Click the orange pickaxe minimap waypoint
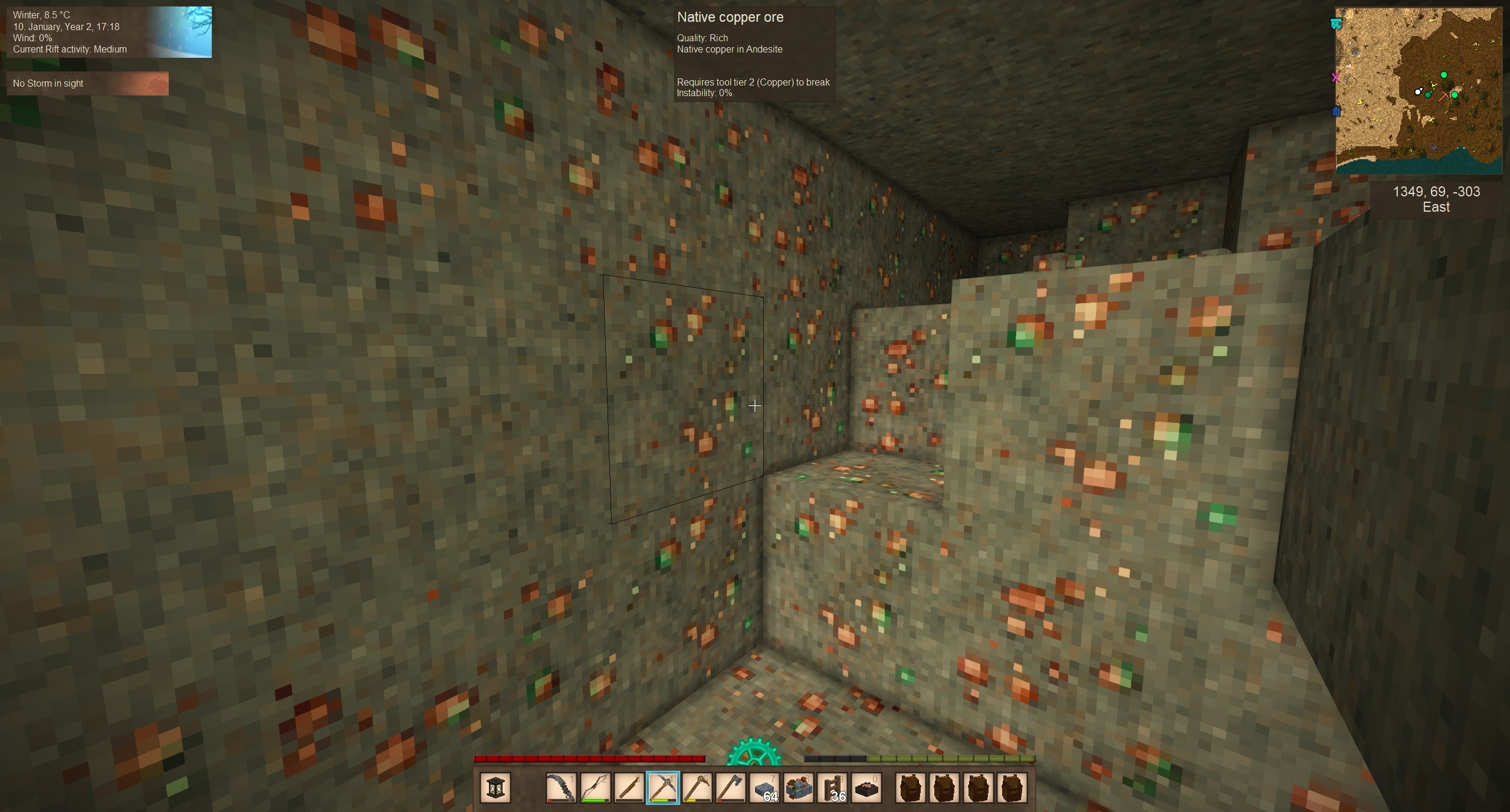This screenshot has width=1510, height=812. (1443, 96)
